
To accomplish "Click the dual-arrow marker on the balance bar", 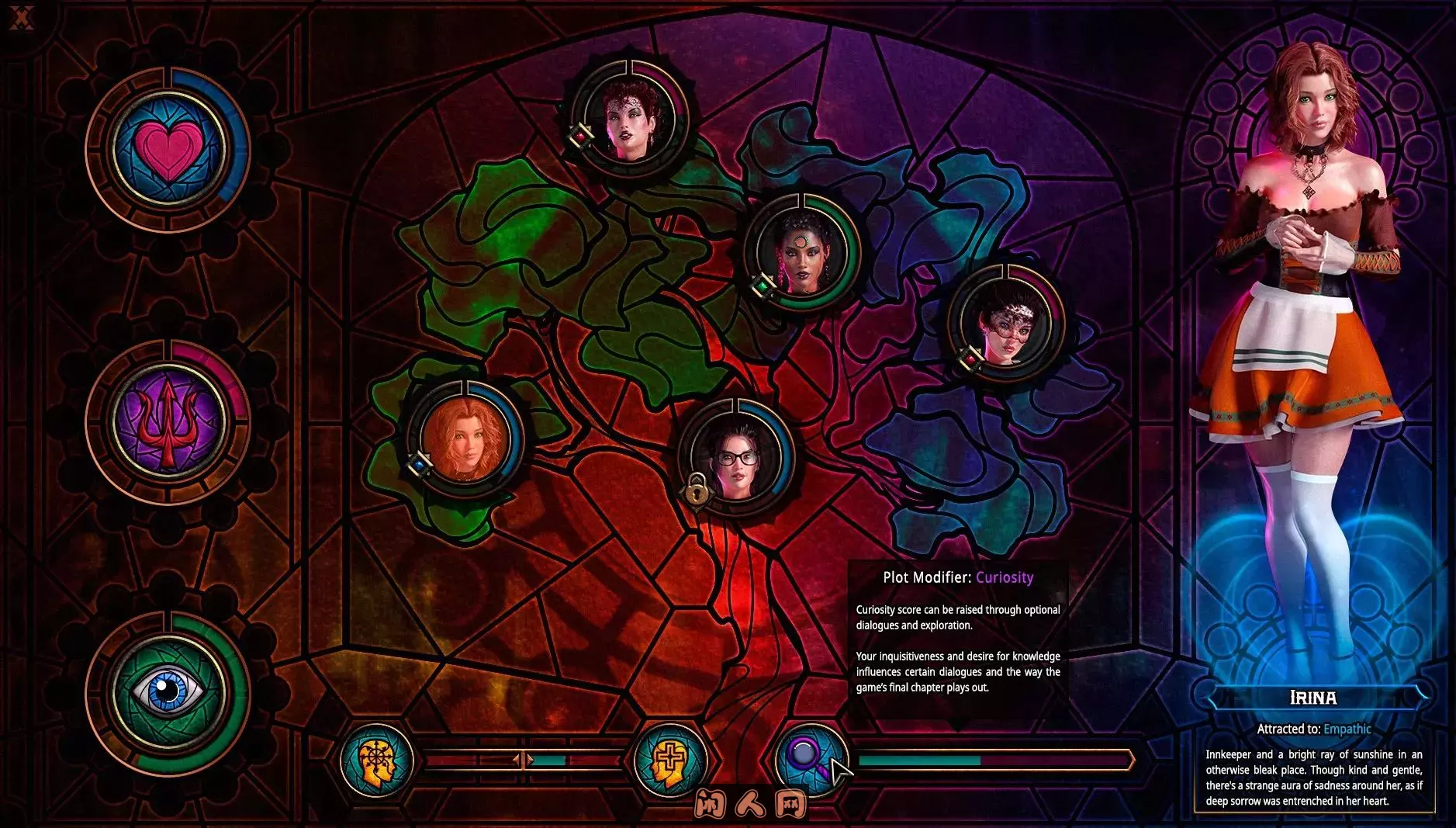I will pos(524,759).
